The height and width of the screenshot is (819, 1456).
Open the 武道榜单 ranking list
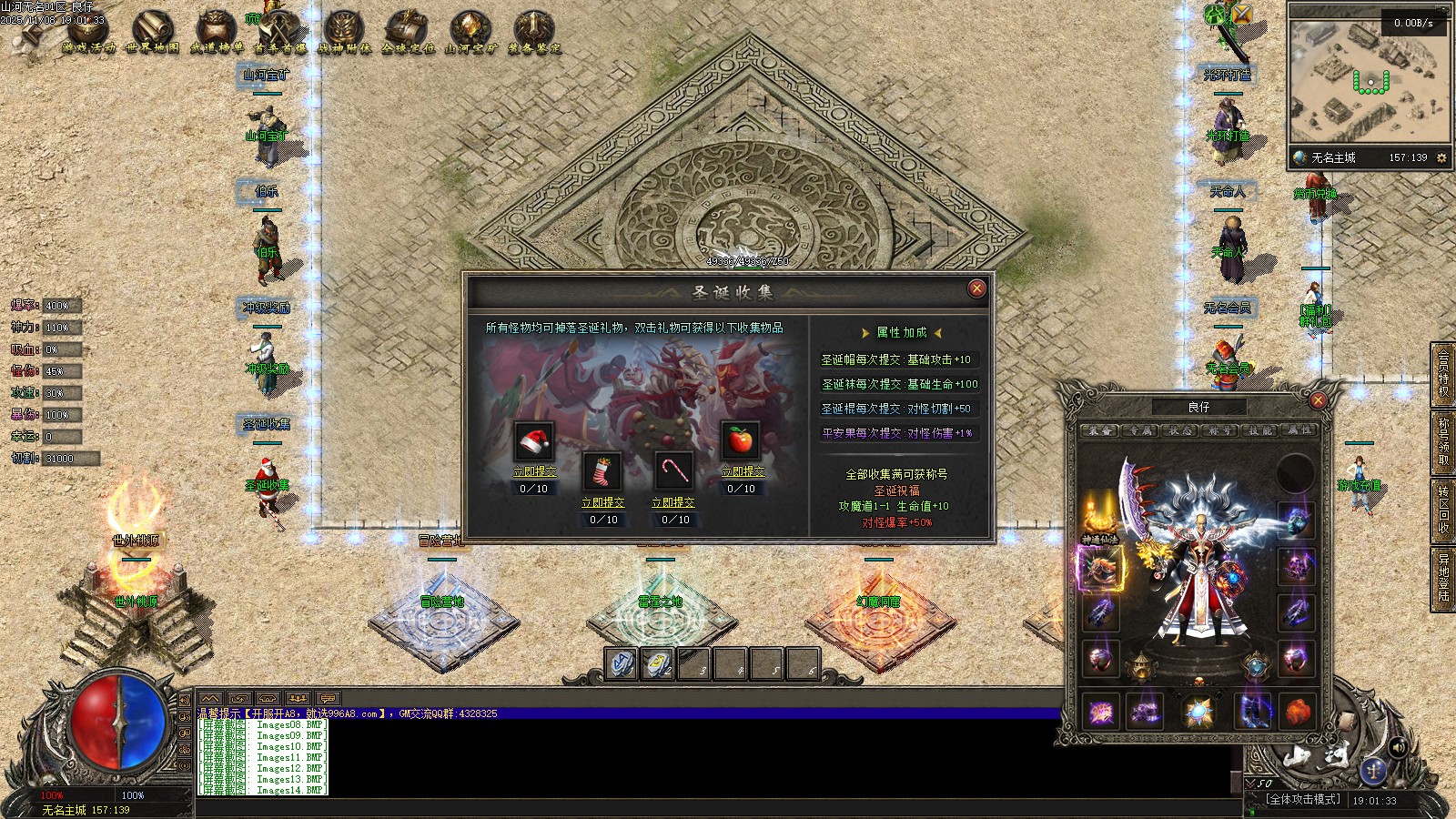(x=217, y=34)
